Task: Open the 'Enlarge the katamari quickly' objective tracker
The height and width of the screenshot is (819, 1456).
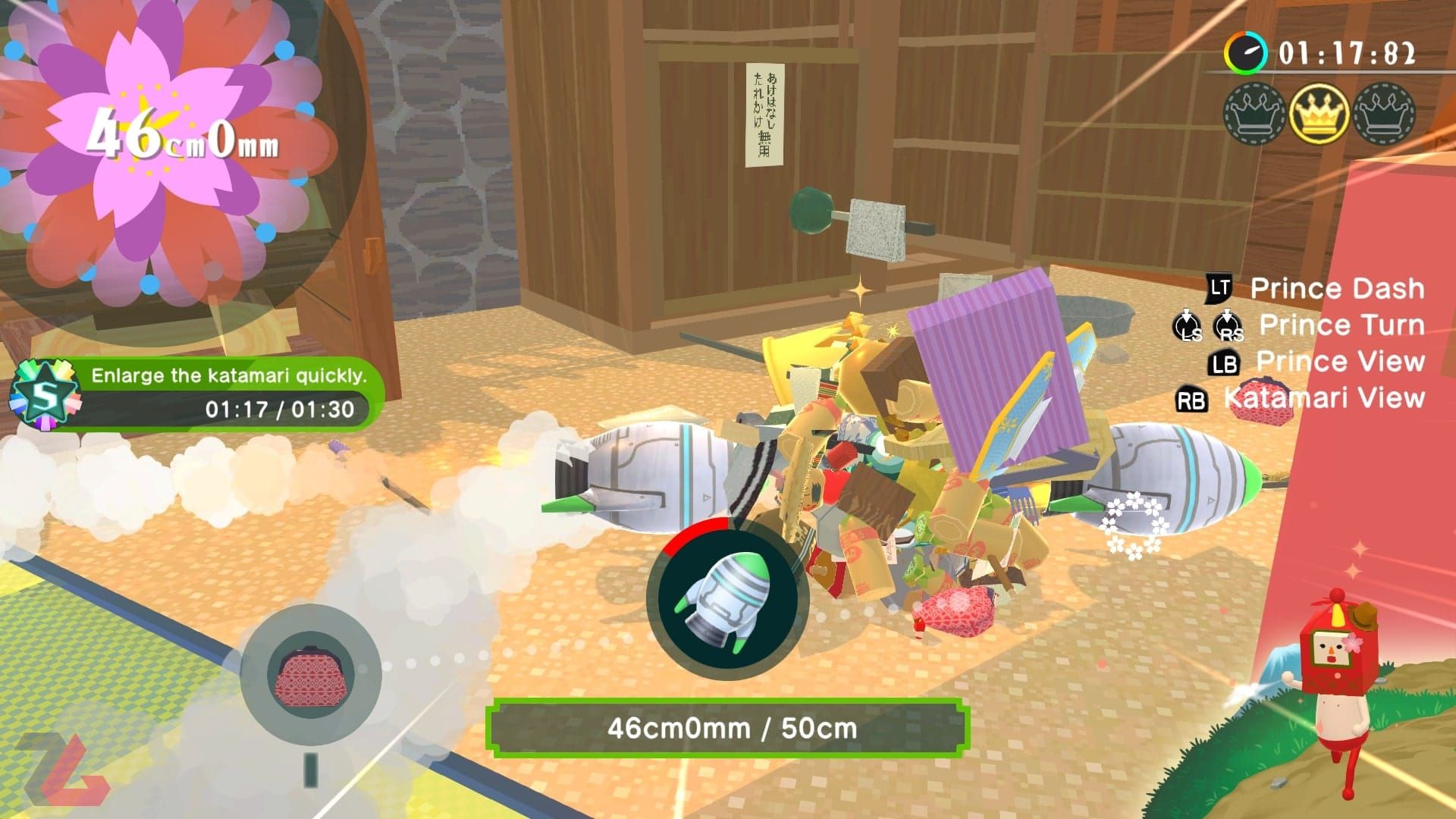Action: tap(227, 393)
